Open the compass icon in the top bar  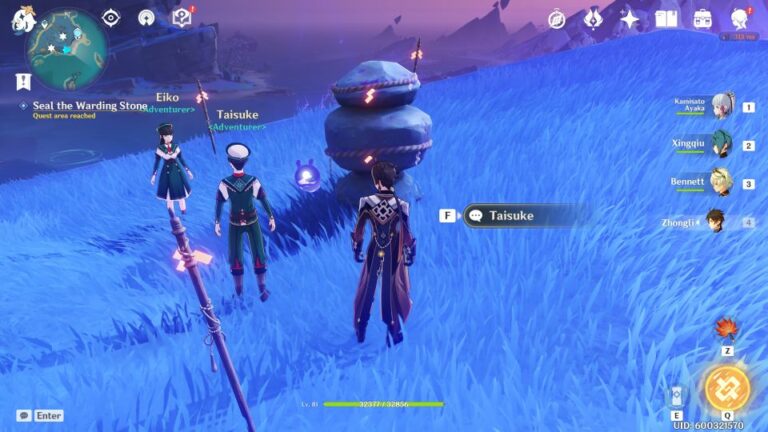[x=557, y=19]
